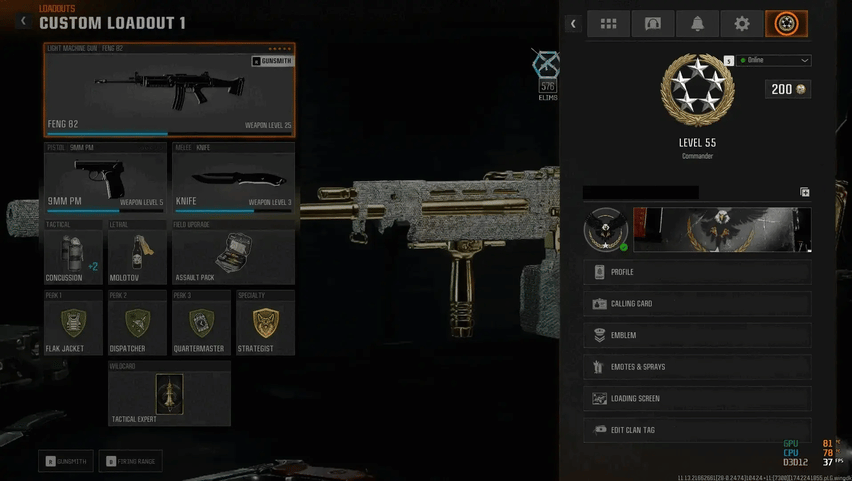Viewport: 852px width, 481px height.
Task: Open the Tactical Expert wildcard slot
Action: click(169, 395)
